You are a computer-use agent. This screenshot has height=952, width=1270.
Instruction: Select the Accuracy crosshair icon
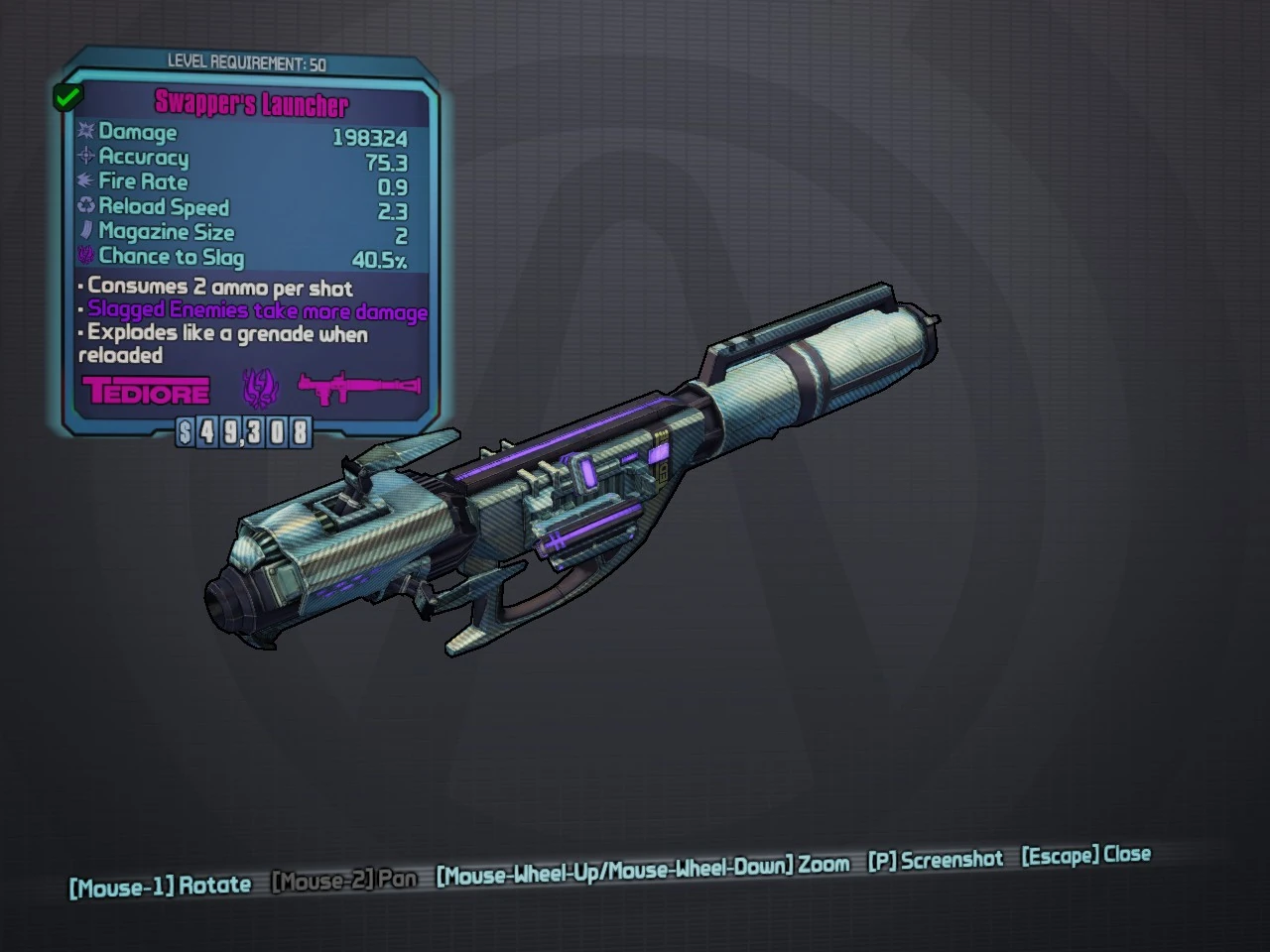pyautogui.click(x=86, y=157)
